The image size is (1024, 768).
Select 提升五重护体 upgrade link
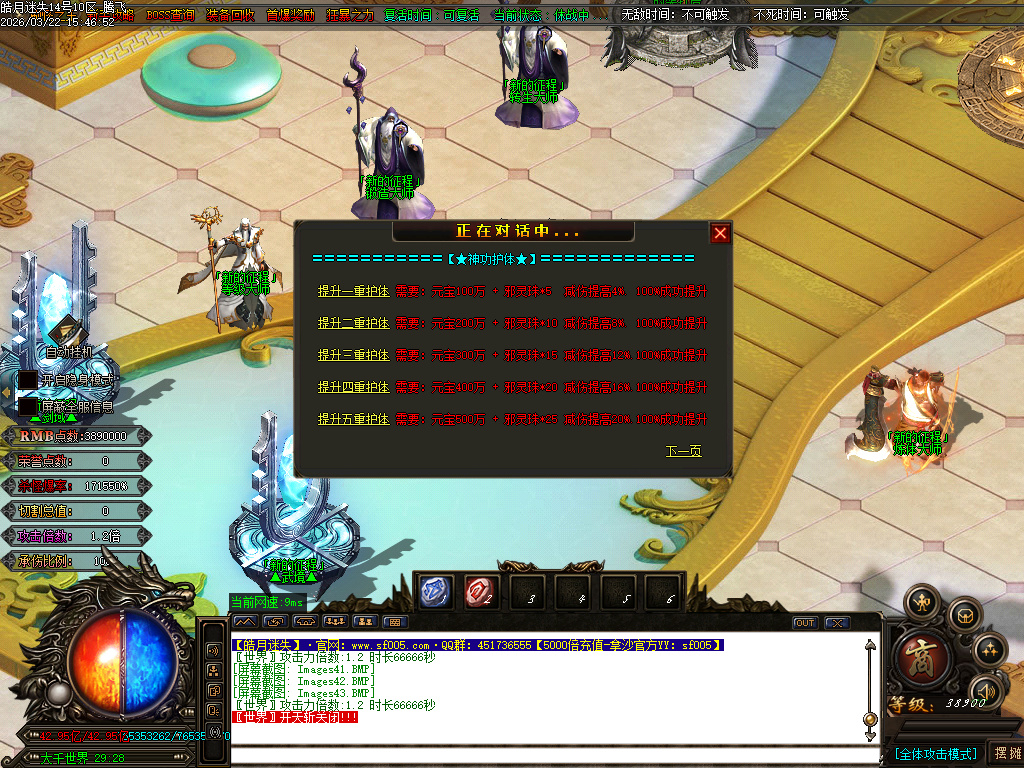pos(353,419)
